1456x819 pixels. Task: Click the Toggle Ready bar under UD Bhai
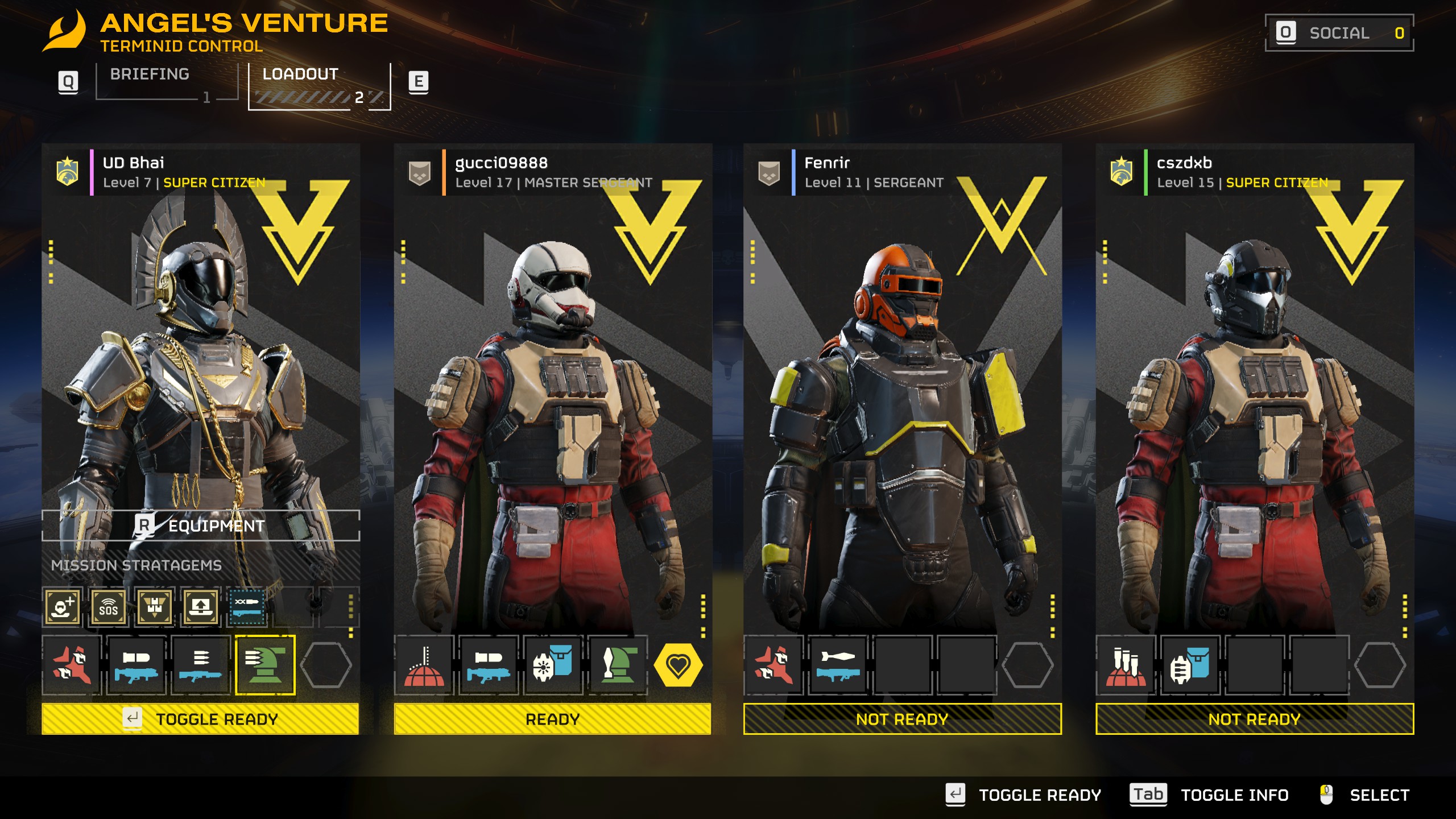200,719
